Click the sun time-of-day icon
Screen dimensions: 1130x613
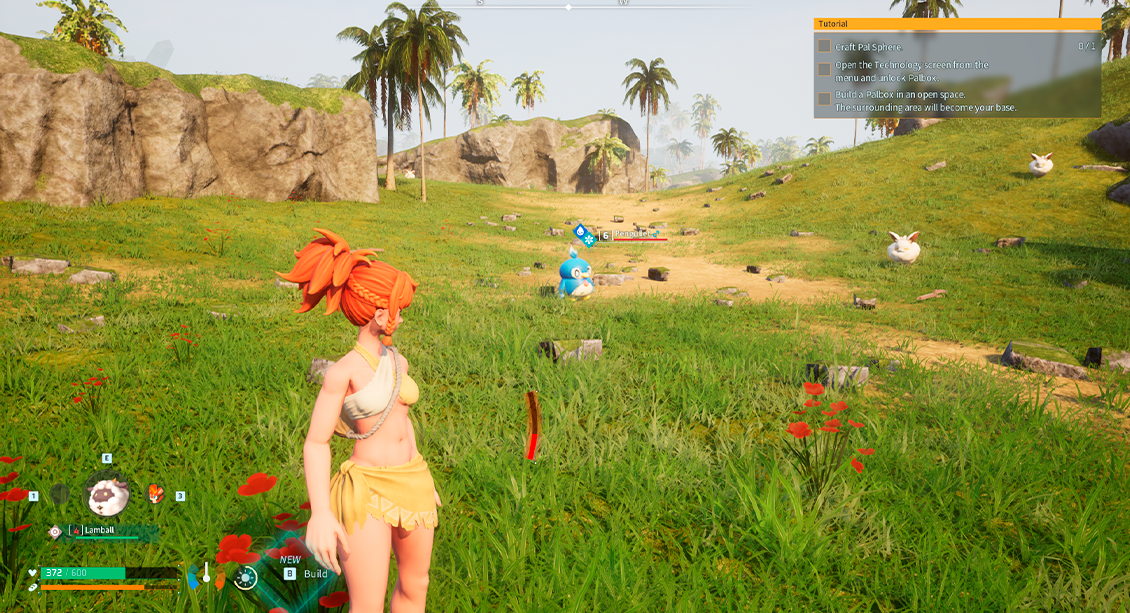coord(245,576)
